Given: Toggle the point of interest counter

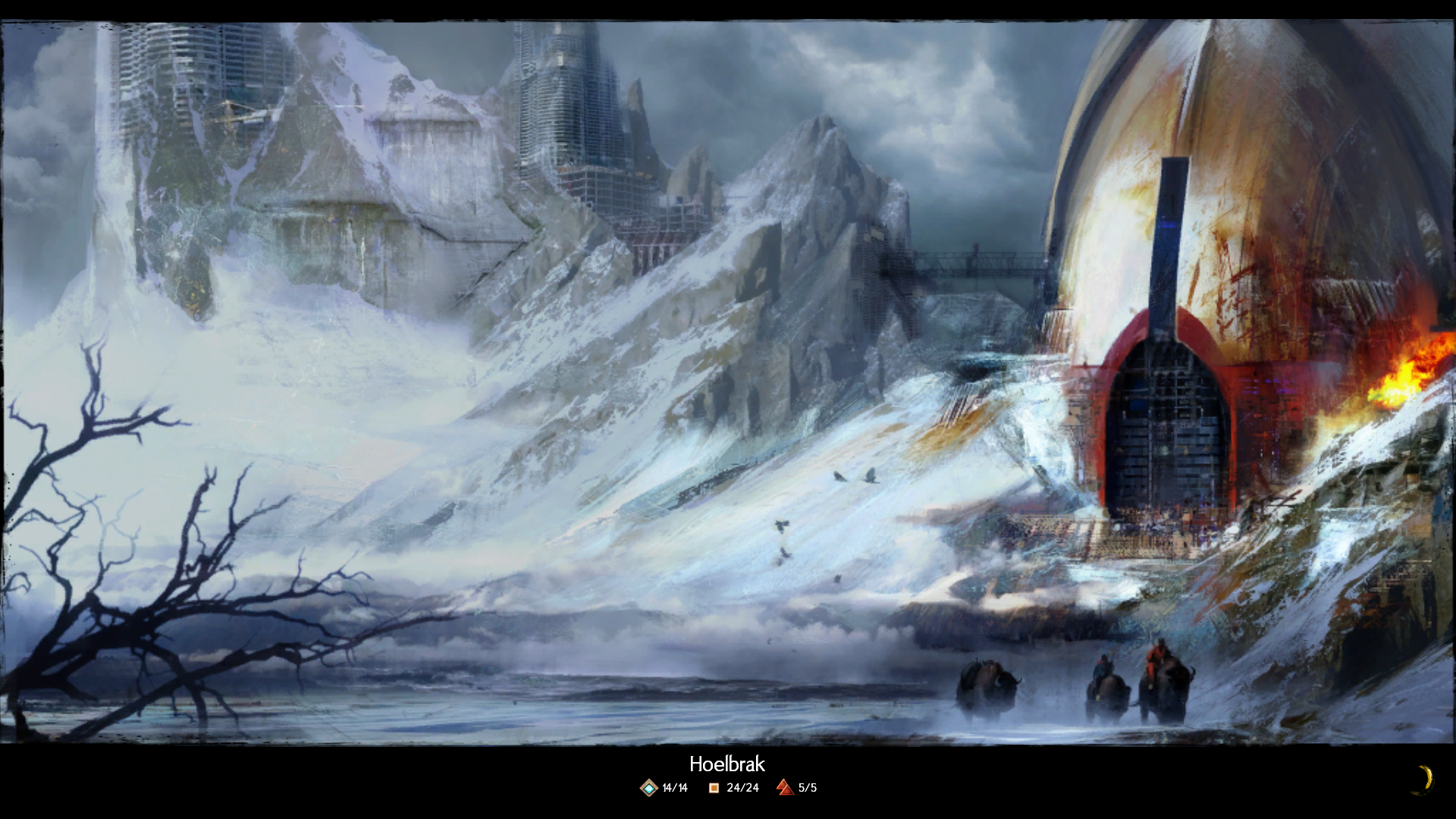Looking at the screenshot, I should 730,789.
